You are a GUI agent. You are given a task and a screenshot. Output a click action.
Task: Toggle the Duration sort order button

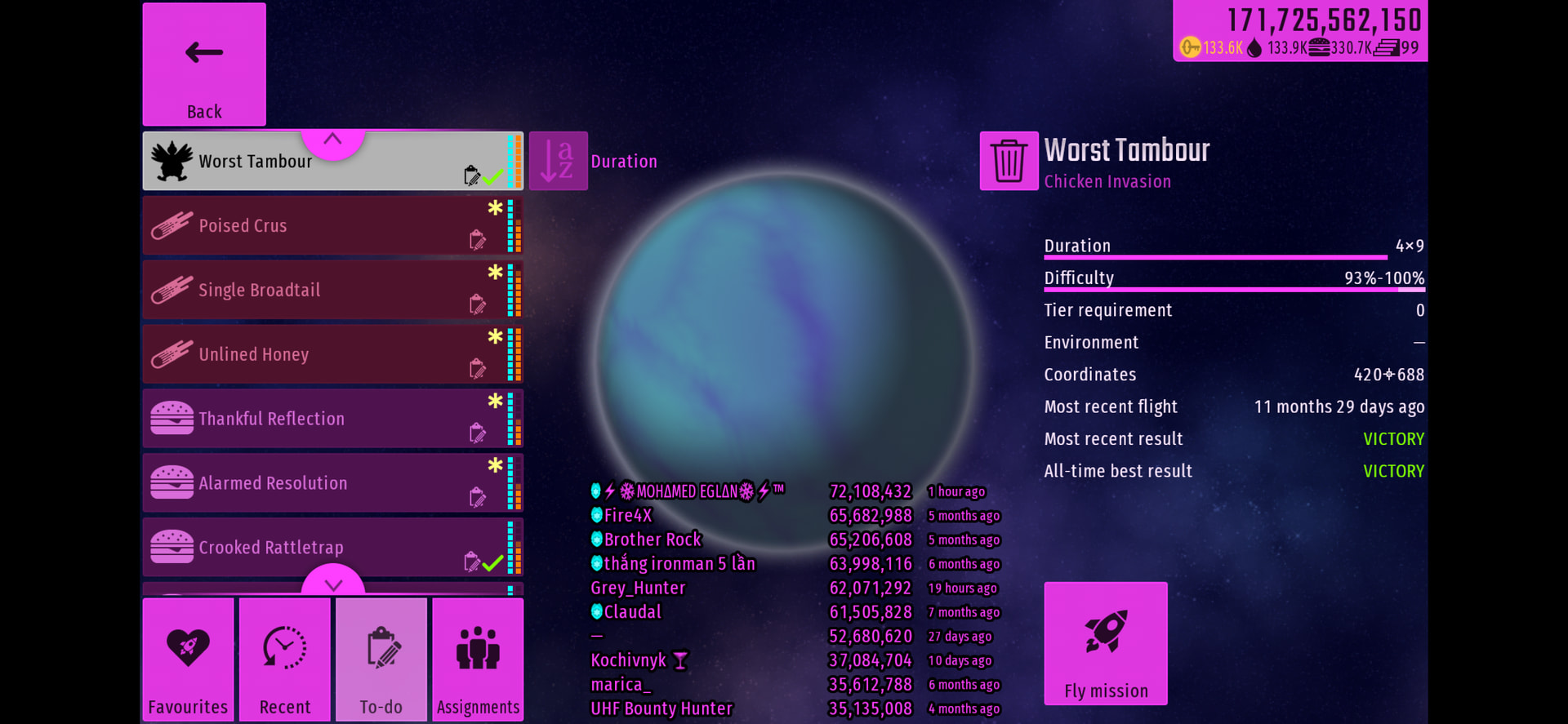[559, 161]
